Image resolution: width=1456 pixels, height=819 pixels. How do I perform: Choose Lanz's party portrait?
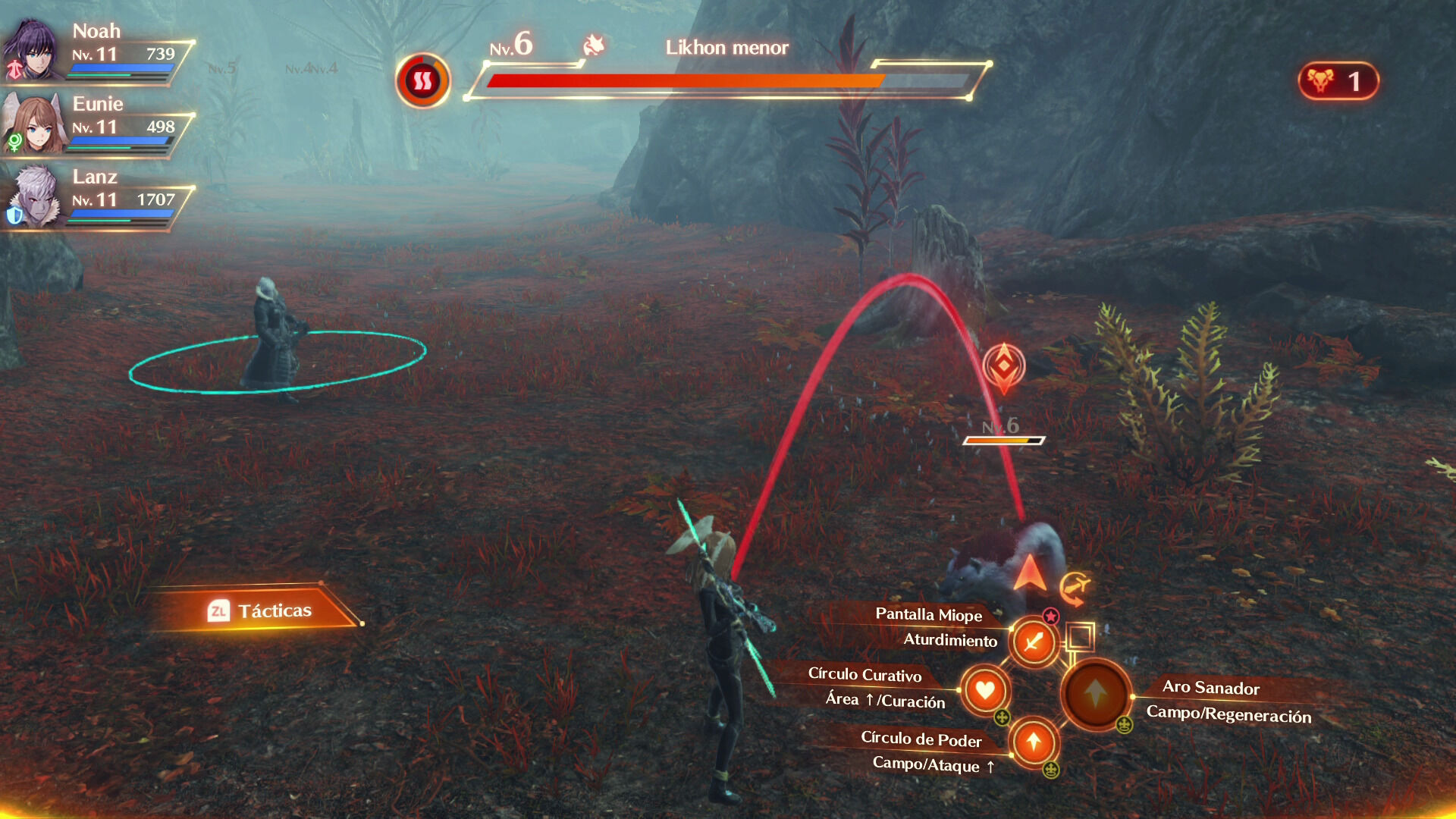(x=33, y=196)
